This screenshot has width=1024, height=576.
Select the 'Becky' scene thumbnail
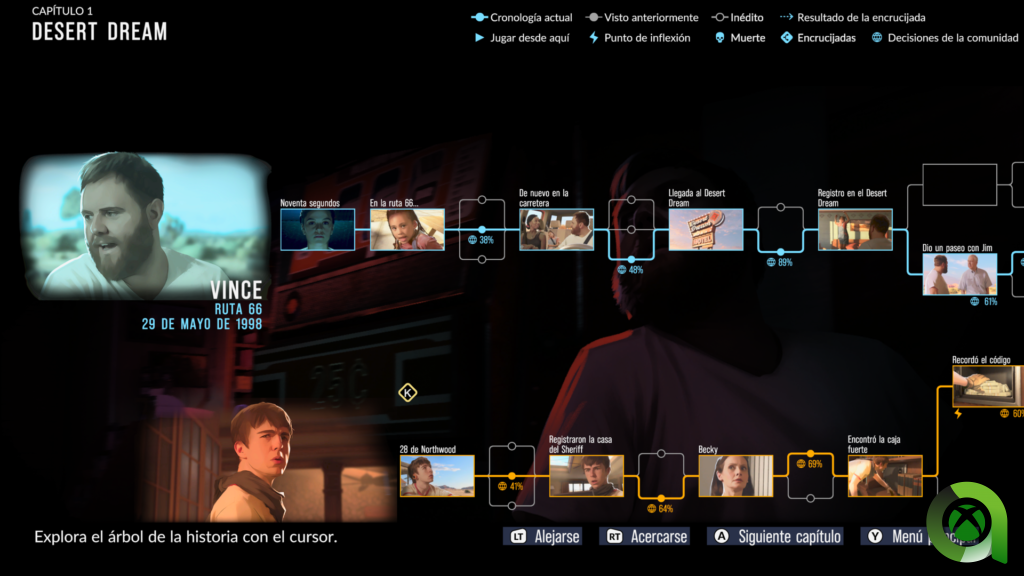pos(735,476)
